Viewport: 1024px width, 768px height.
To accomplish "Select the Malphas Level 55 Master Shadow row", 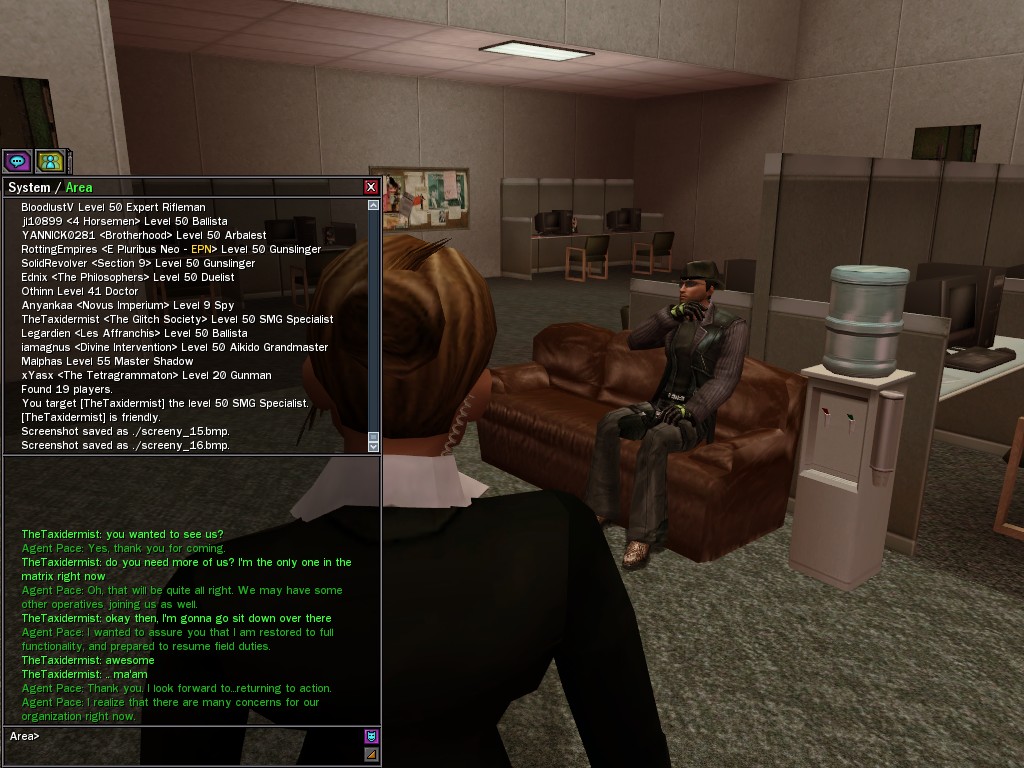I will (107, 361).
